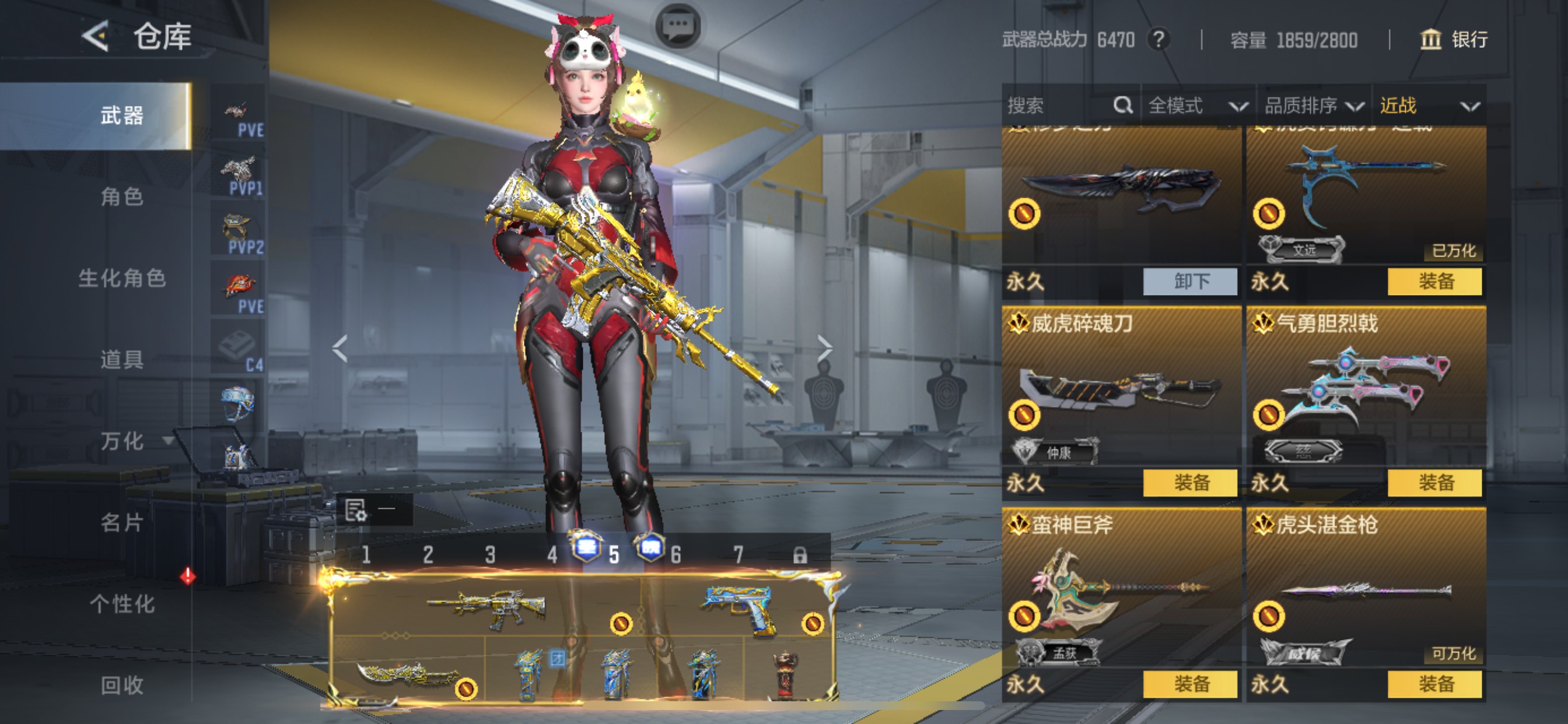Equip the 威虎碎魂刀 blade
The width and height of the screenshot is (1568, 724).
pyautogui.click(x=1191, y=483)
